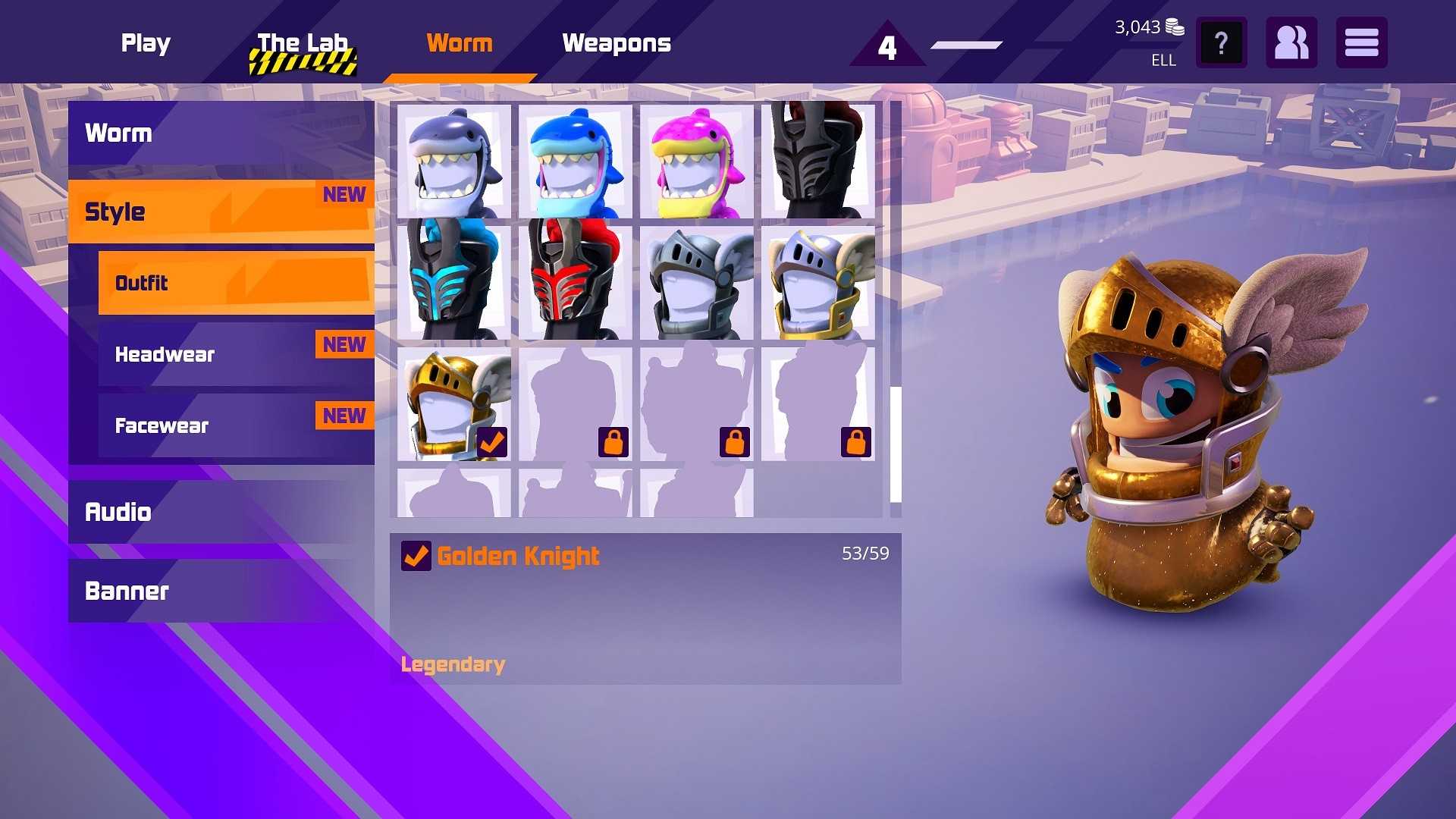Toggle the NEW badge beside Style
1456x819 pixels.
(x=344, y=195)
